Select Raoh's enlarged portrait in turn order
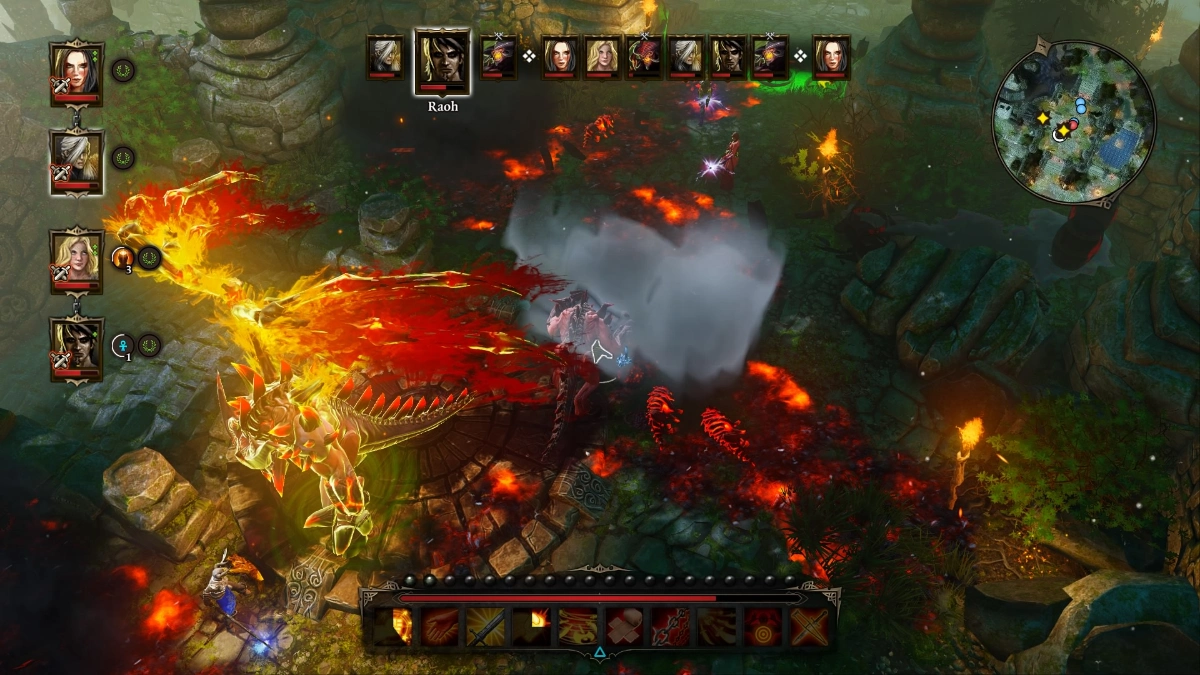This screenshot has width=1200, height=675. tap(442, 62)
